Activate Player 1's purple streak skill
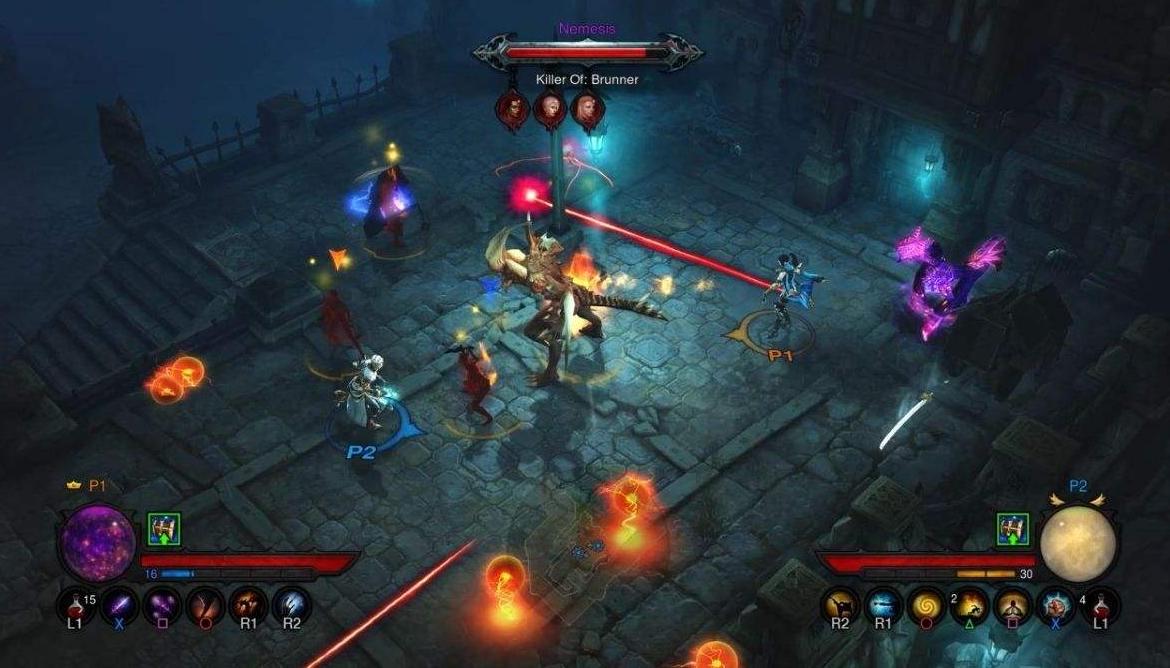Image resolution: width=1170 pixels, height=668 pixels. pos(118,605)
